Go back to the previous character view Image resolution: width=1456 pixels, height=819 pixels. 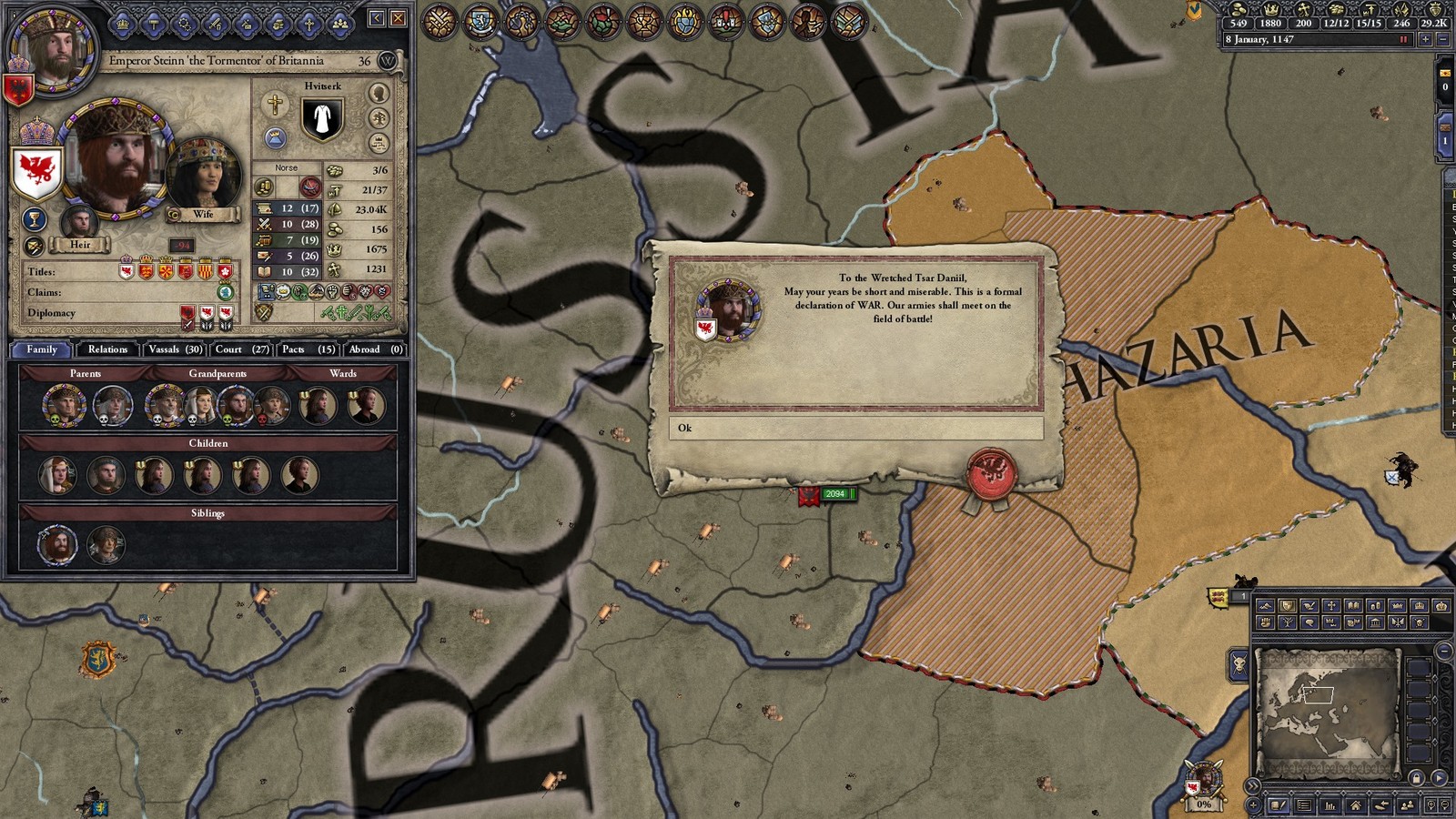(377, 18)
